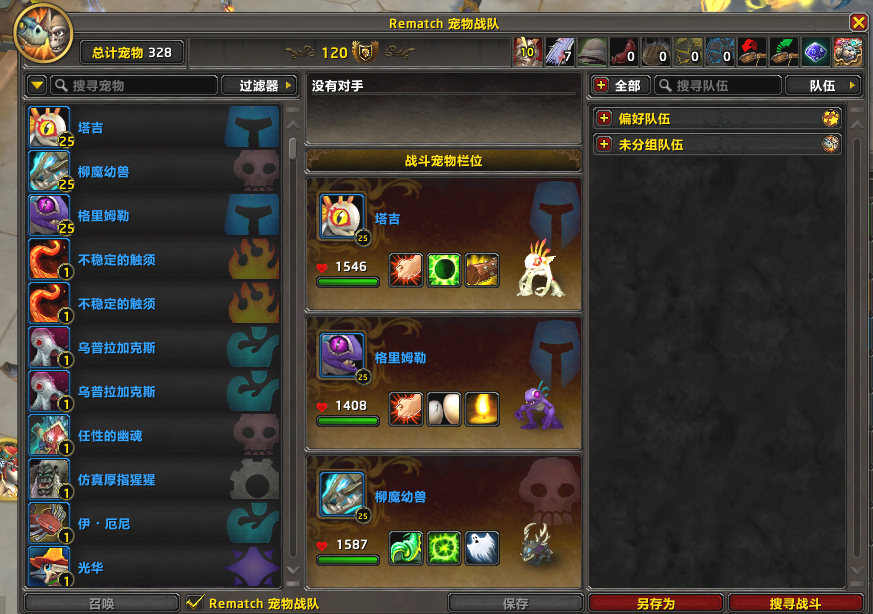Image resolution: width=873 pixels, height=614 pixels.
Task: Expand the 未分组队伍 team group
Action: pyautogui.click(x=604, y=145)
